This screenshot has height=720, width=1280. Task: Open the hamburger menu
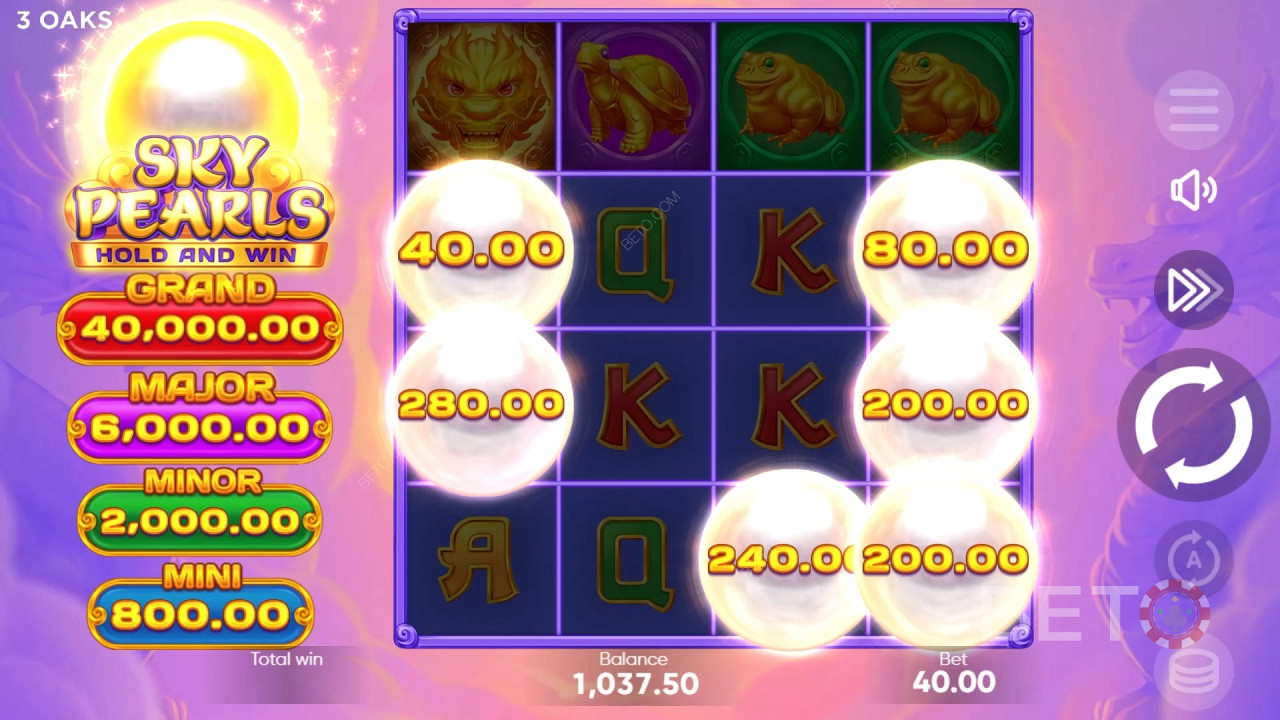coord(1193,110)
